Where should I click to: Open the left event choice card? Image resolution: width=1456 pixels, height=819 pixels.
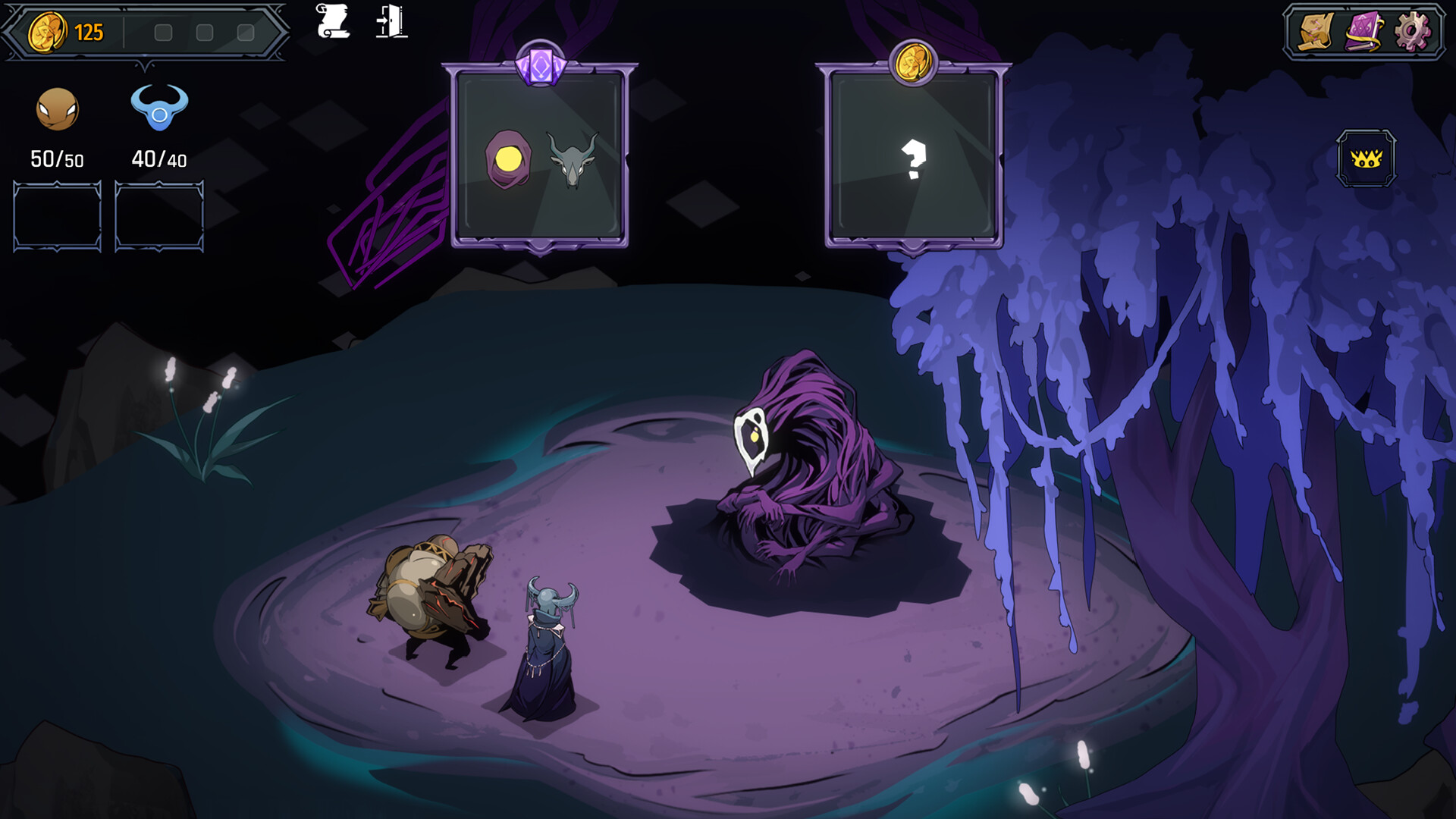[x=540, y=155]
